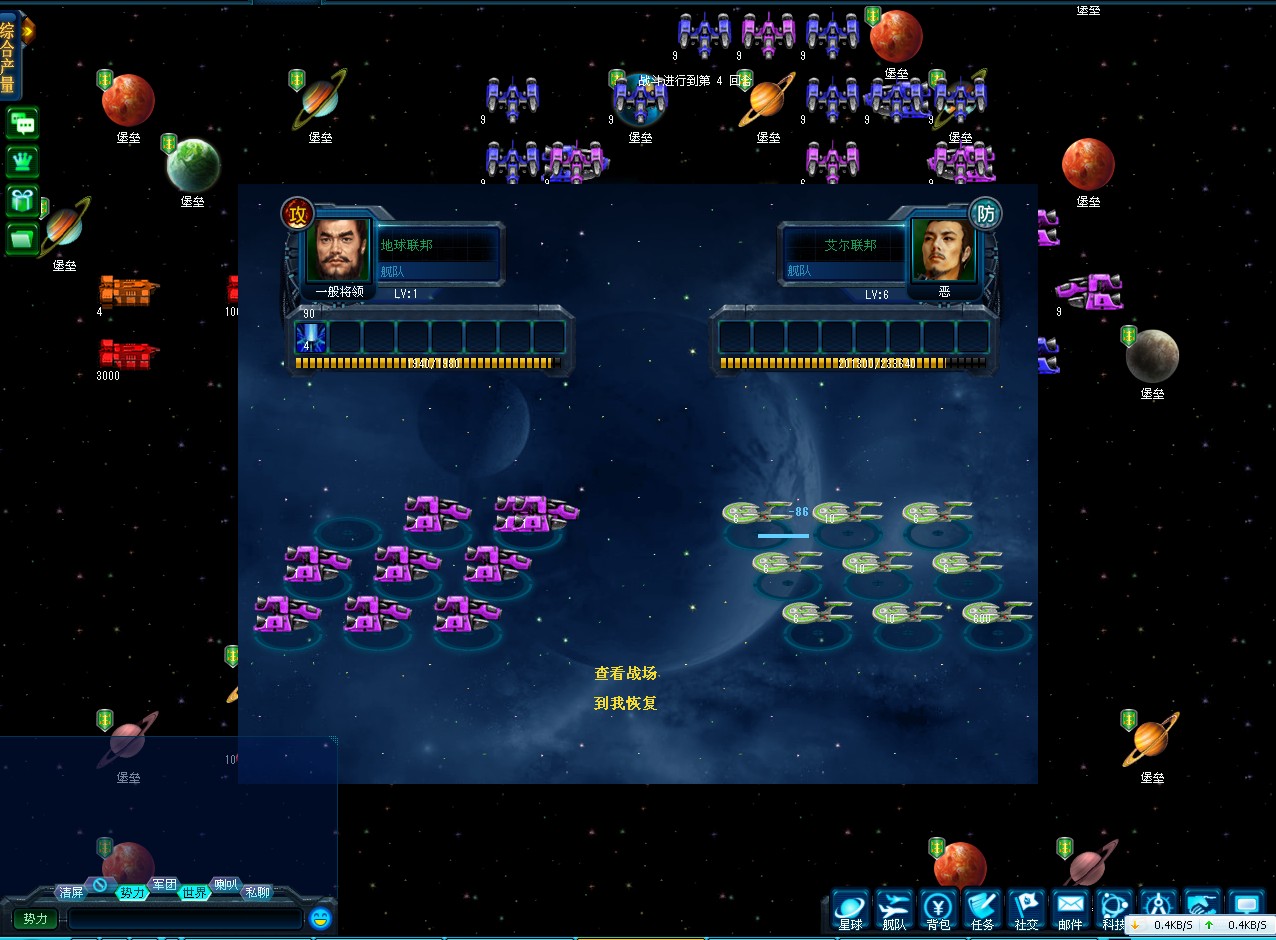Image resolution: width=1276 pixels, height=940 pixels.
Task: Click the 查看战场 (view battlefield) option
Action: coord(625,673)
